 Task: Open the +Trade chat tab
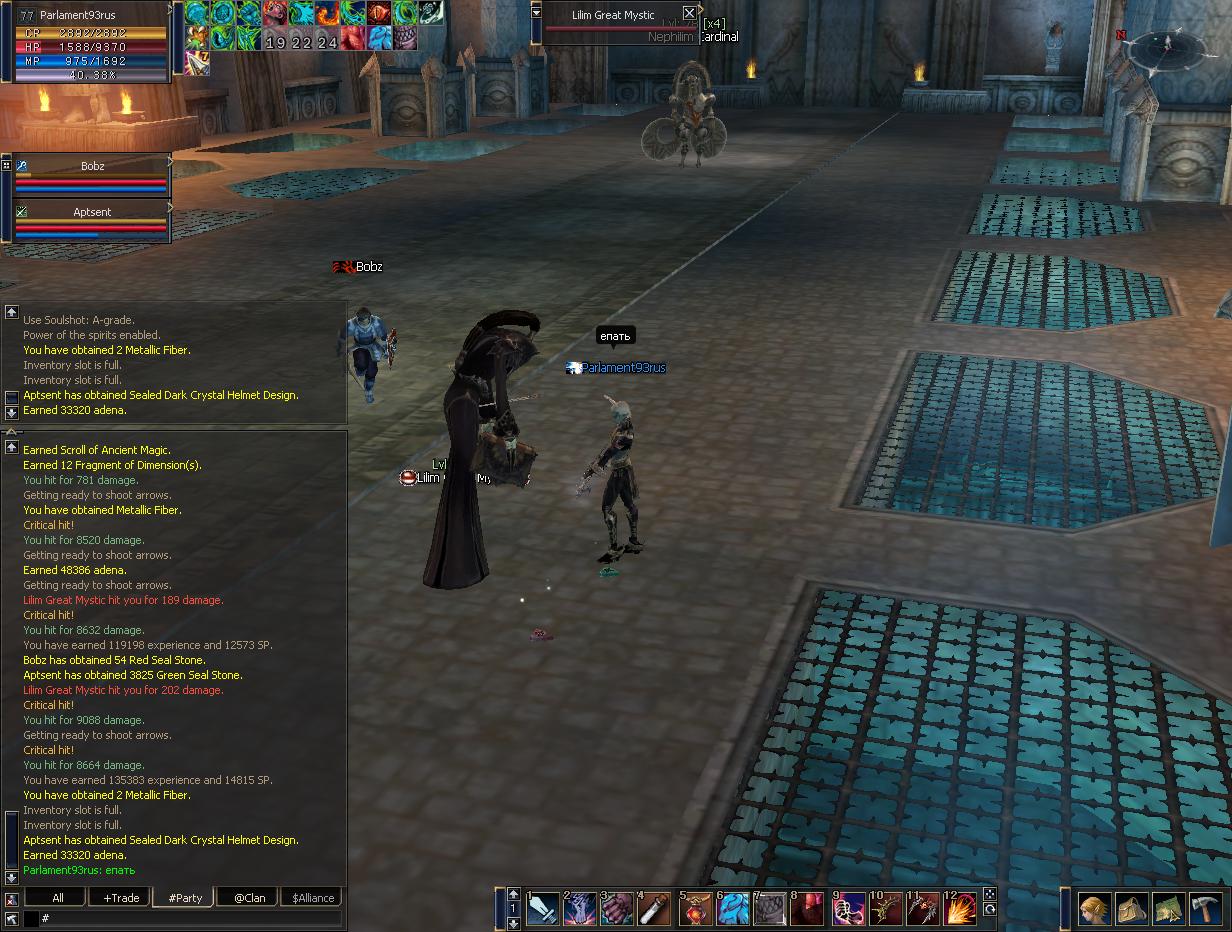point(121,897)
